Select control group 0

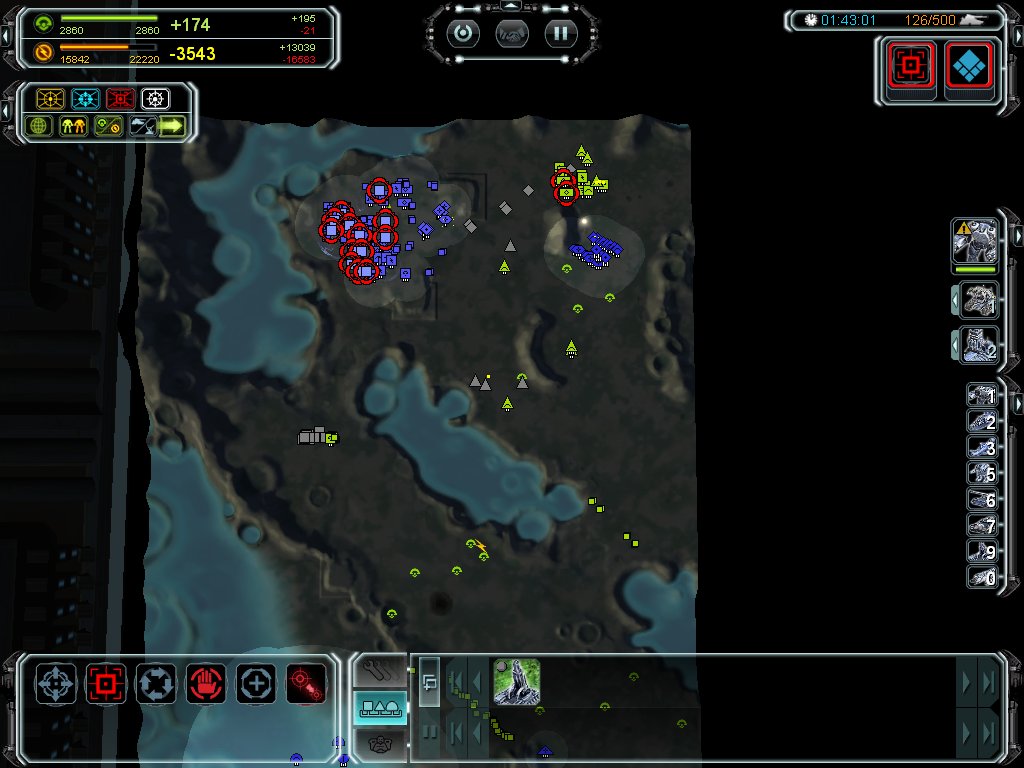[982, 577]
